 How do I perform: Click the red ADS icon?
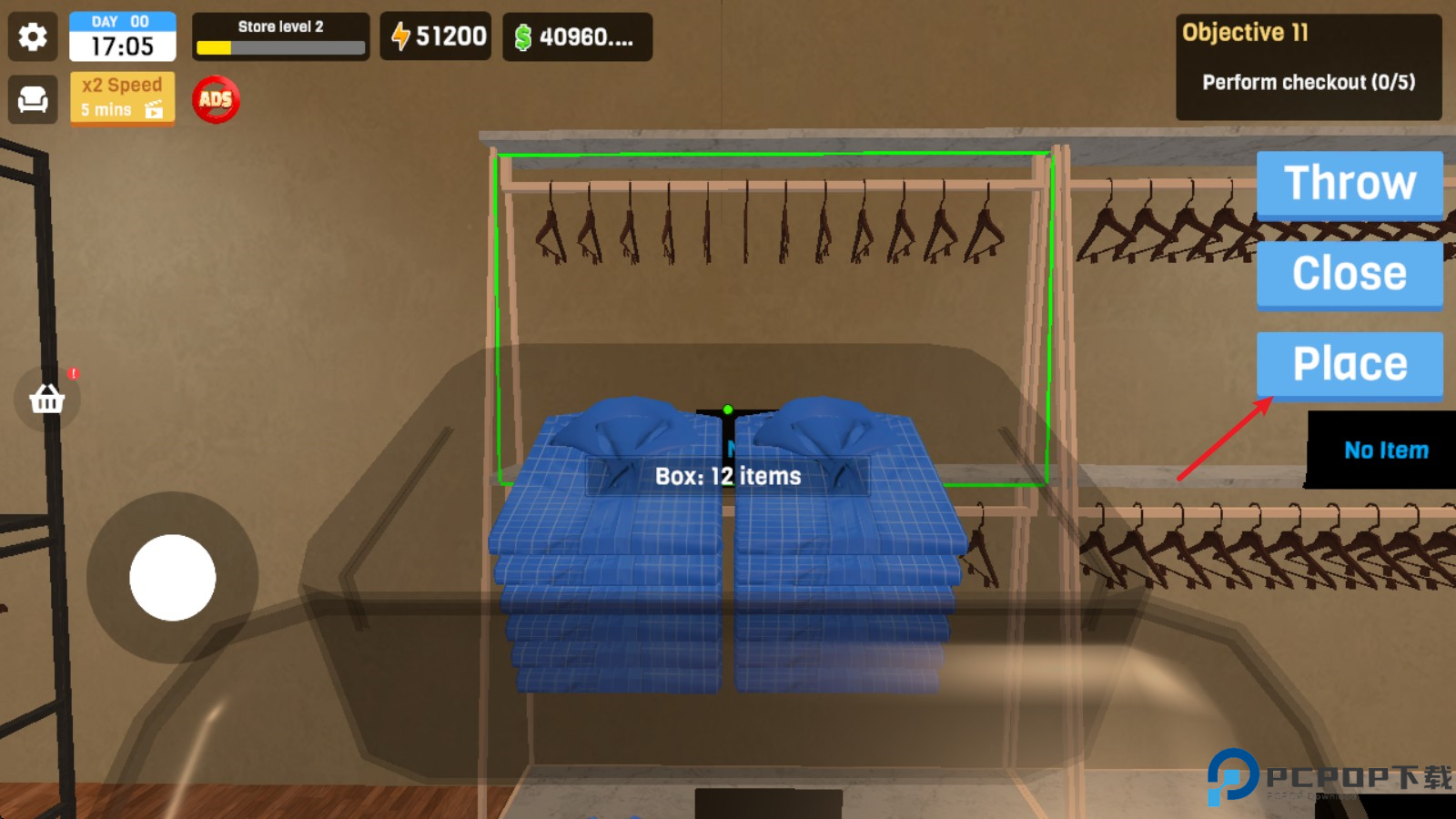pos(215,101)
